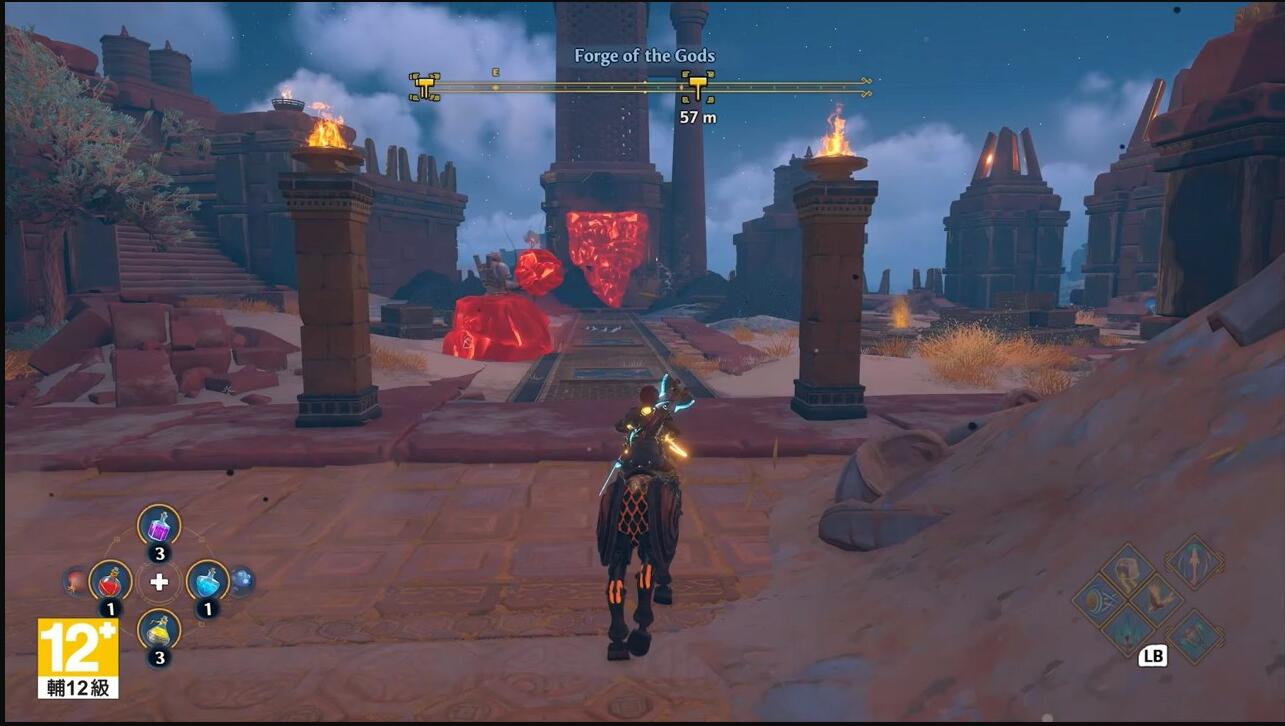Select the faded orange icon beside the red potion

pos(75,580)
